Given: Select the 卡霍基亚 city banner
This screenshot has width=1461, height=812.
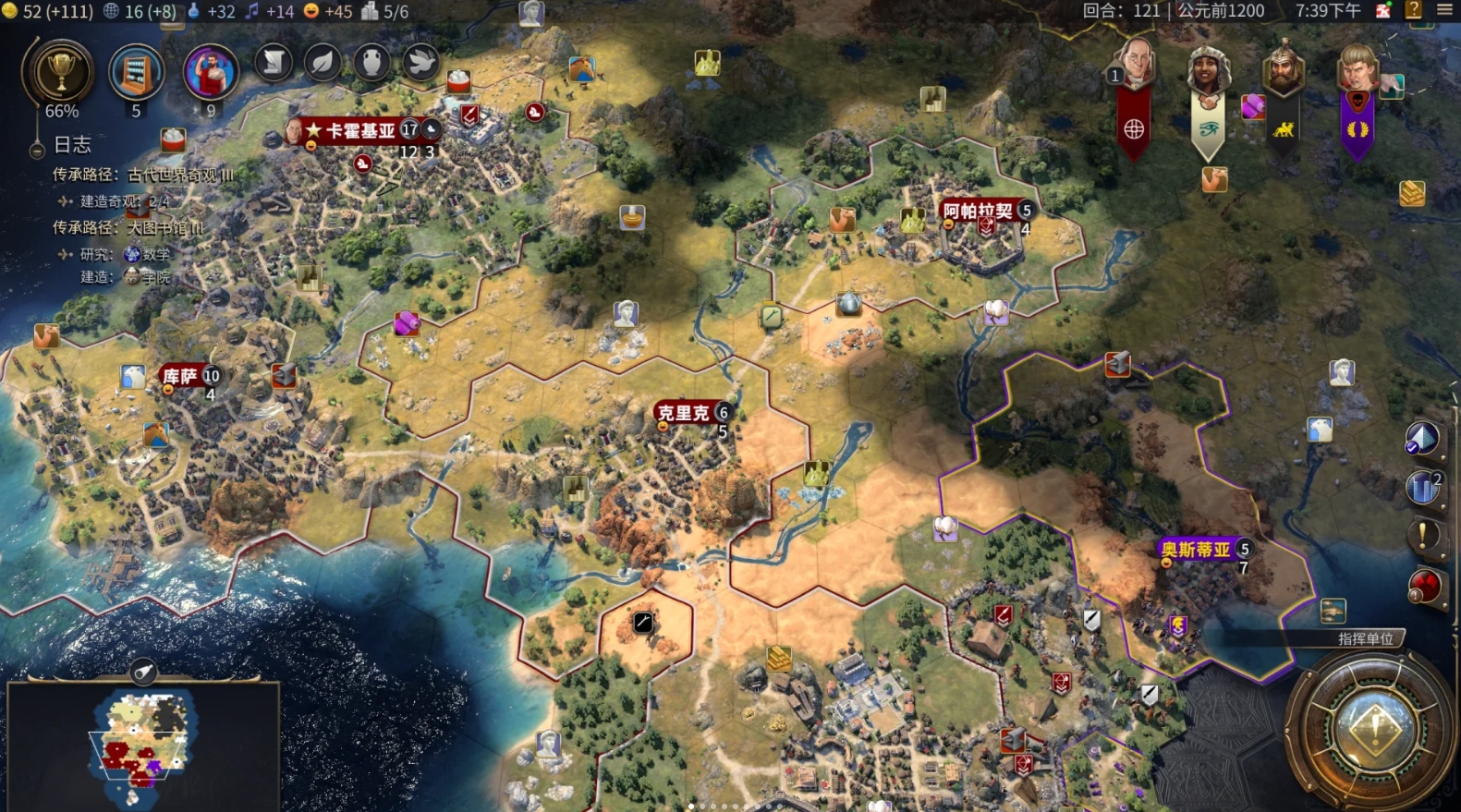Looking at the screenshot, I should point(361,131).
